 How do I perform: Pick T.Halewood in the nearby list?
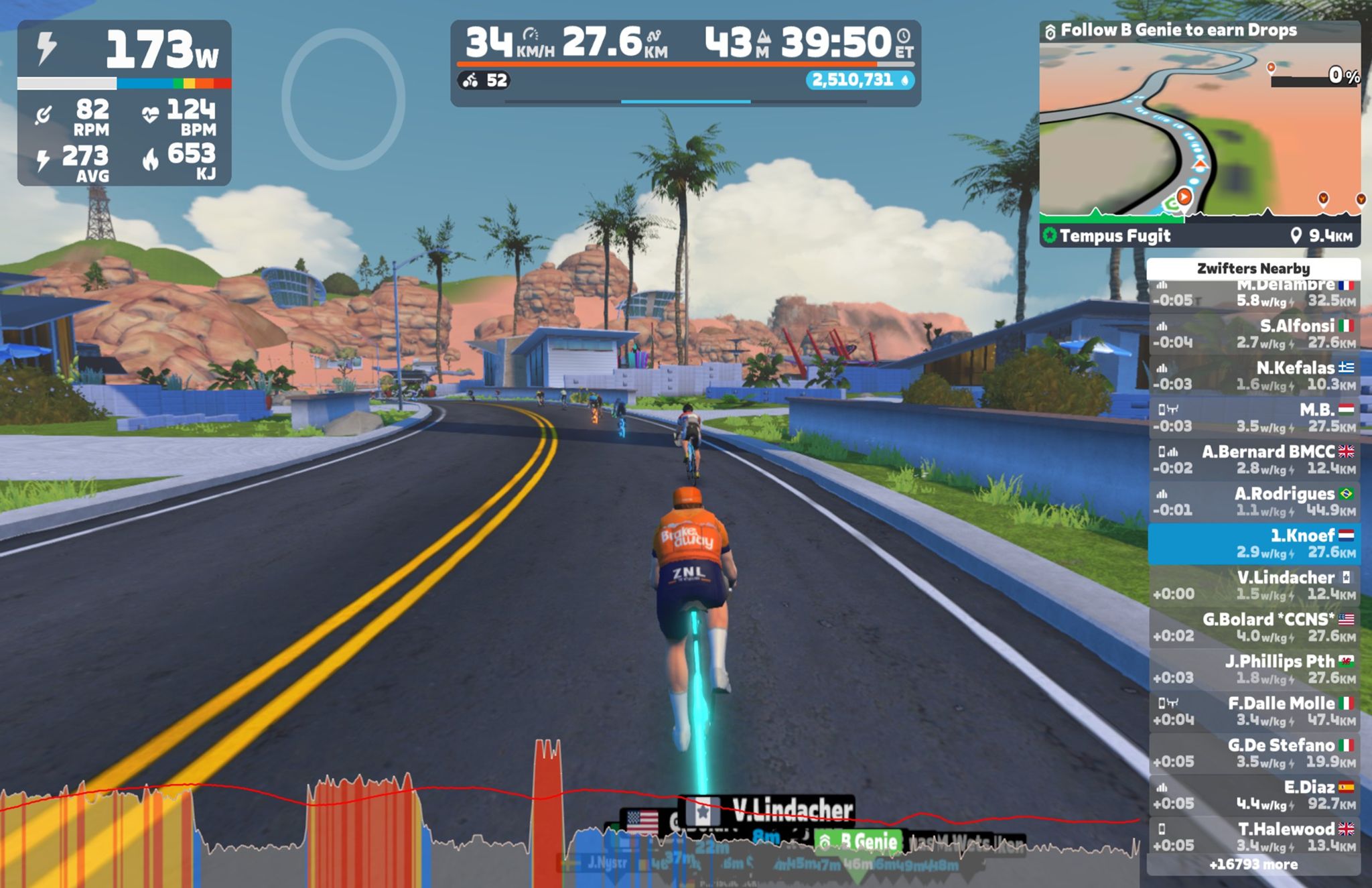tap(1254, 836)
